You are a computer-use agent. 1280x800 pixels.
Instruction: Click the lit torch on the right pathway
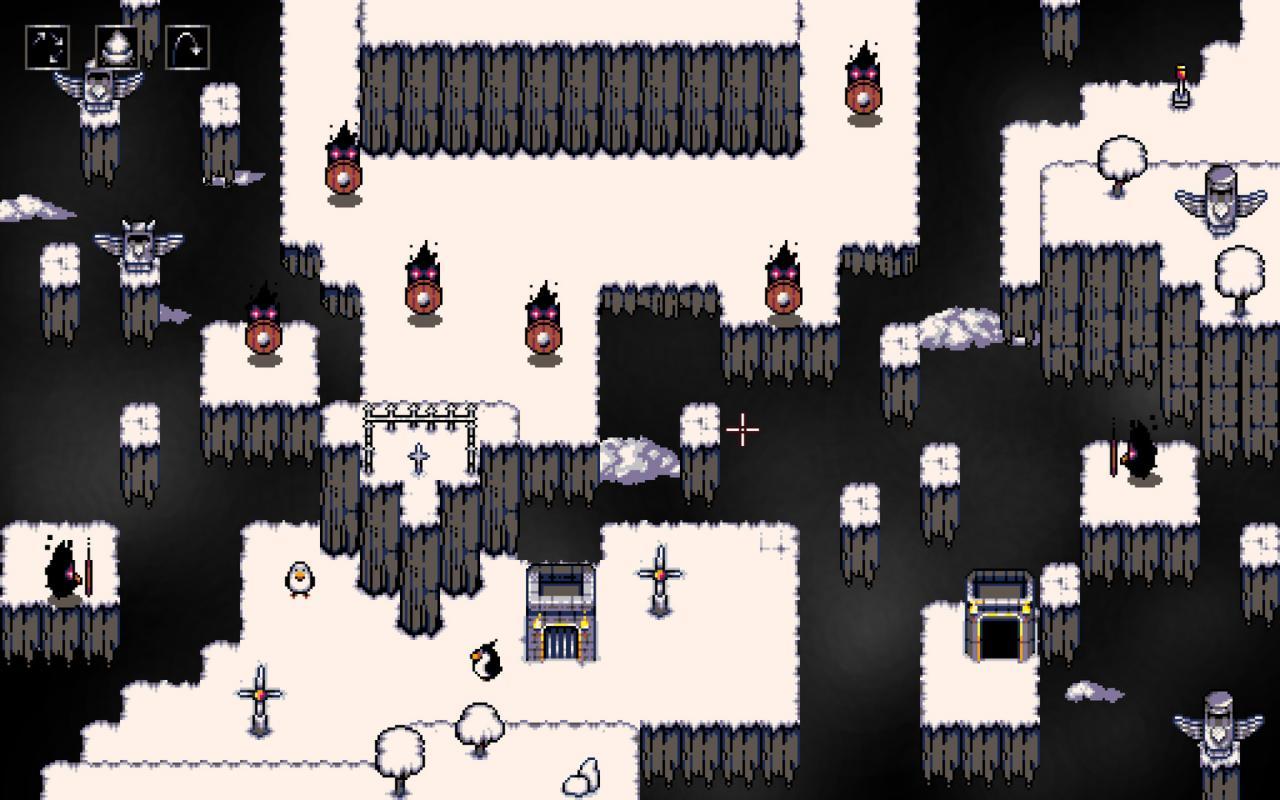(1180, 85)
